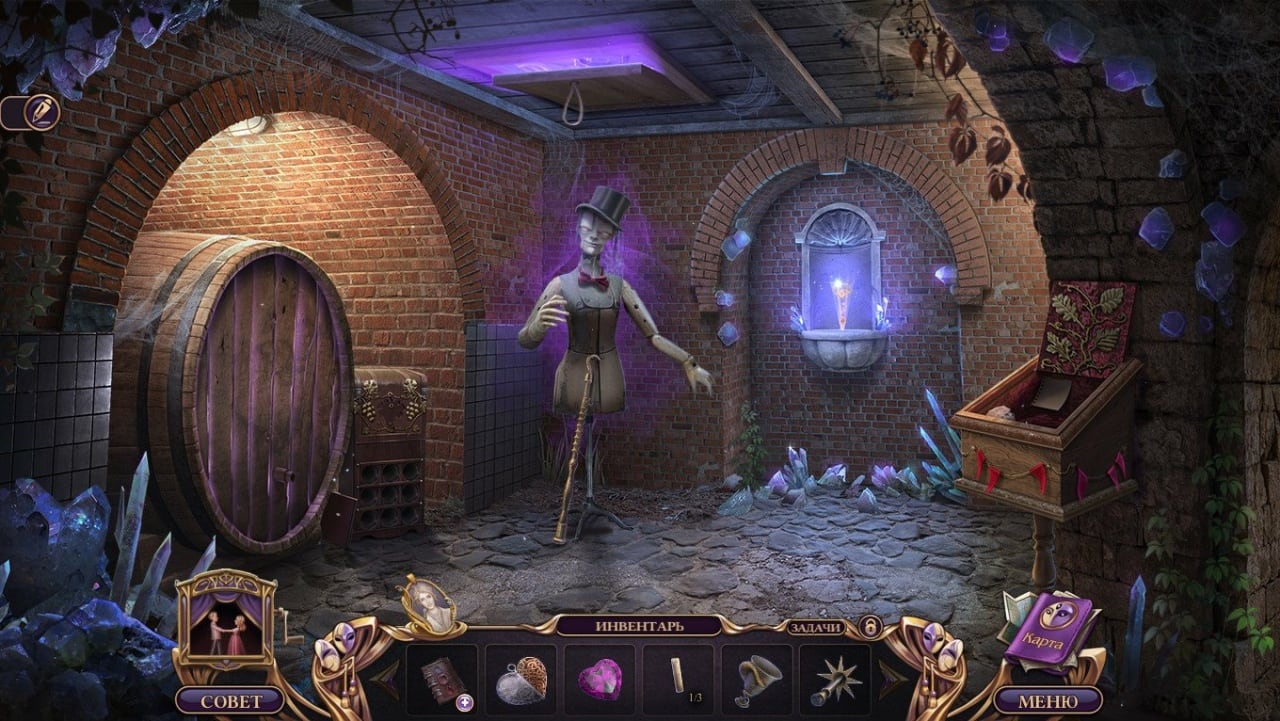
Task: Select the pink heart gem
Action: [x=599, y=679]
